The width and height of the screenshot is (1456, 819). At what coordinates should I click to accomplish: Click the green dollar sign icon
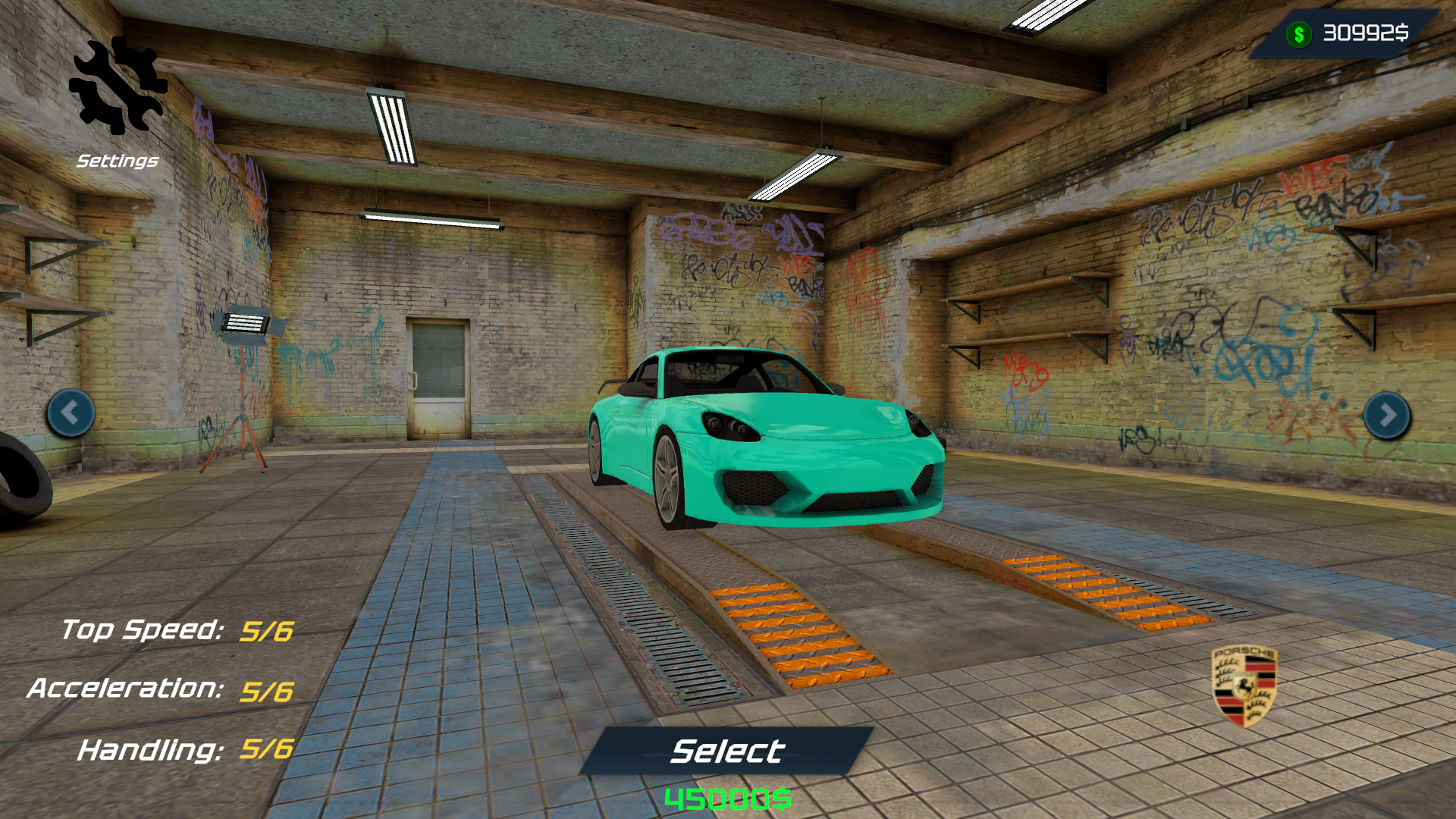click(x=1298, y=32)
